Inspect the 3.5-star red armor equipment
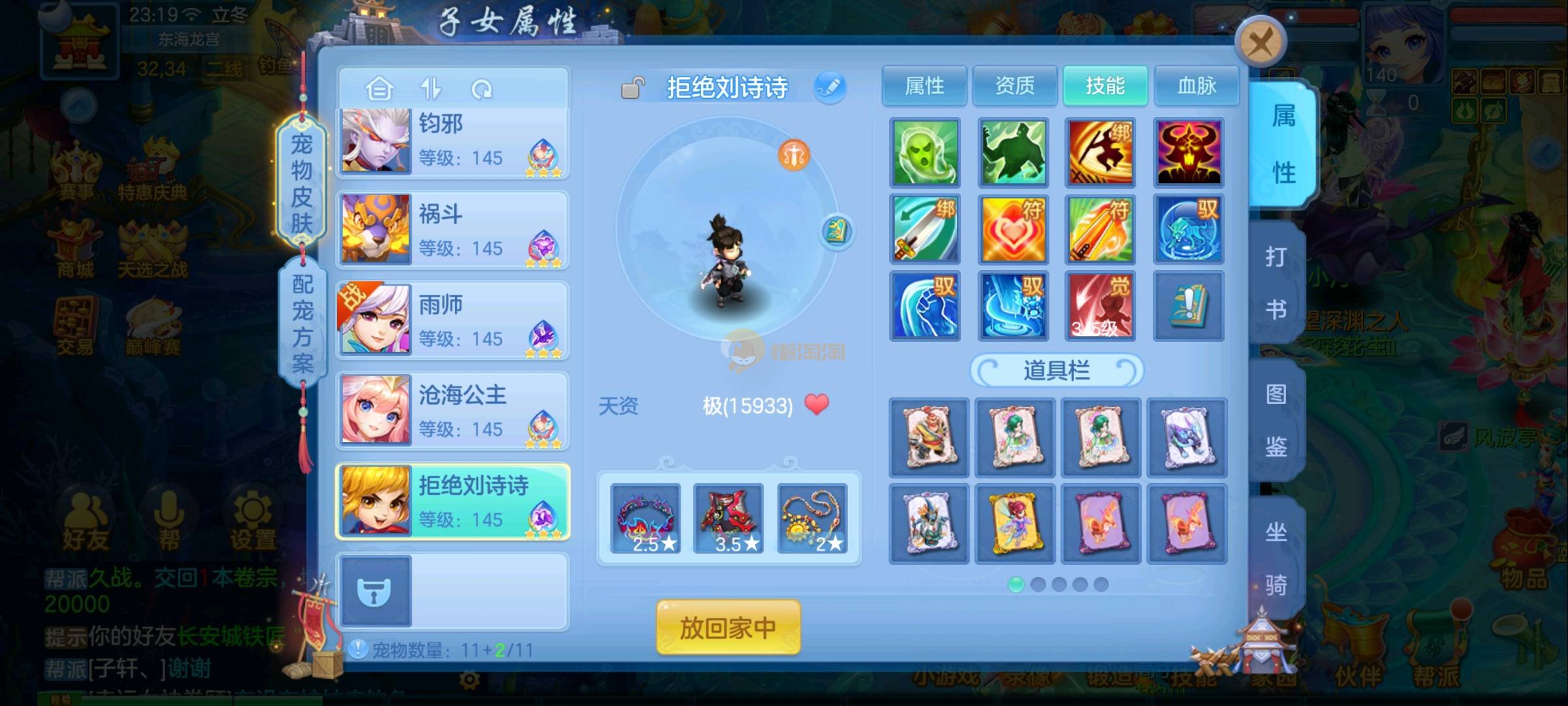The width and height of the screenshot is (1568, 706). [728, 518]
